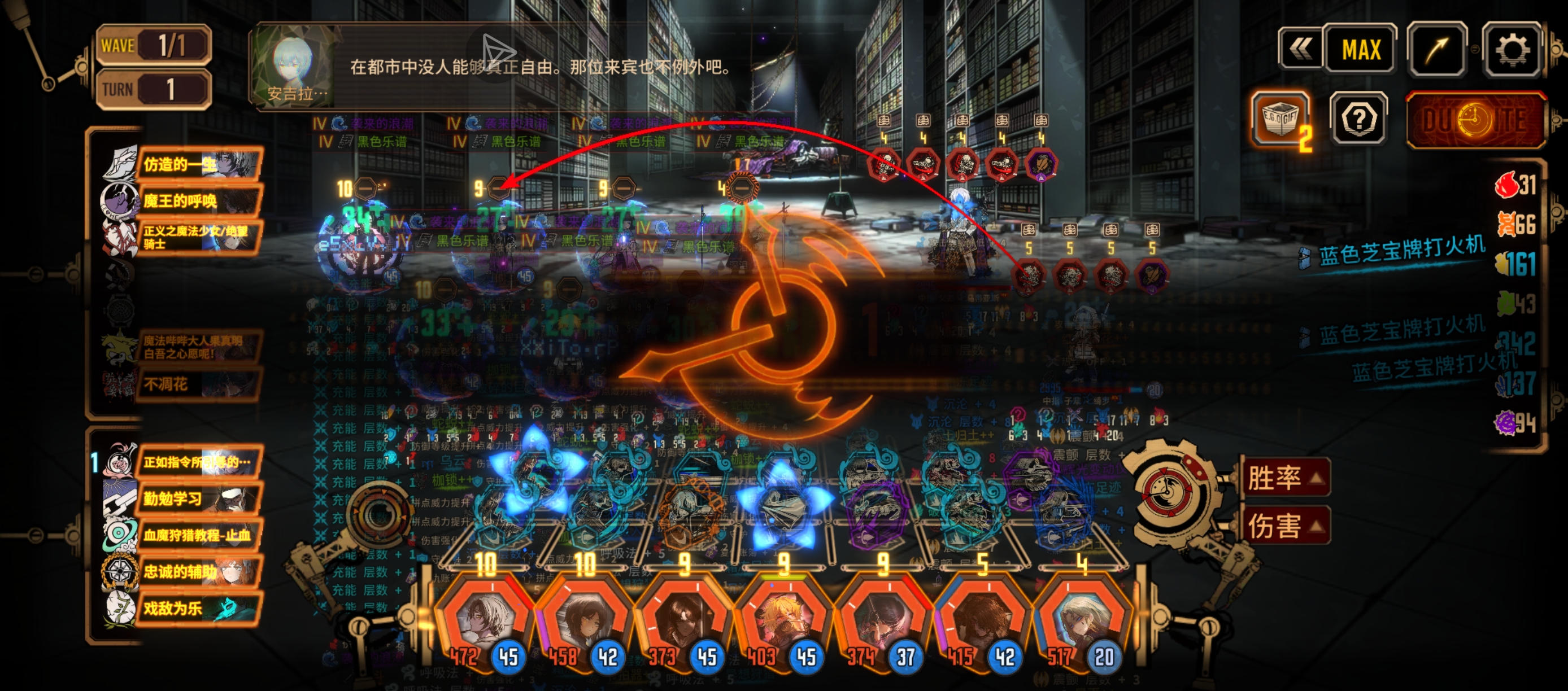Click the MAX button
This screenshot has height=691, width=1568.
click(x=1361, y=50)
